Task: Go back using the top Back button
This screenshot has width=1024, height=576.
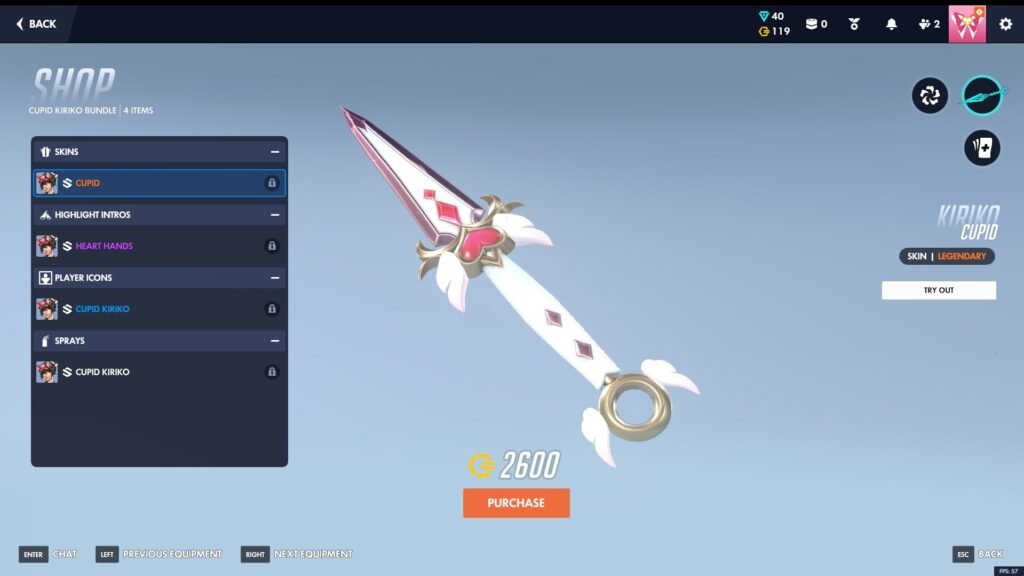Action: pos(36,24)
